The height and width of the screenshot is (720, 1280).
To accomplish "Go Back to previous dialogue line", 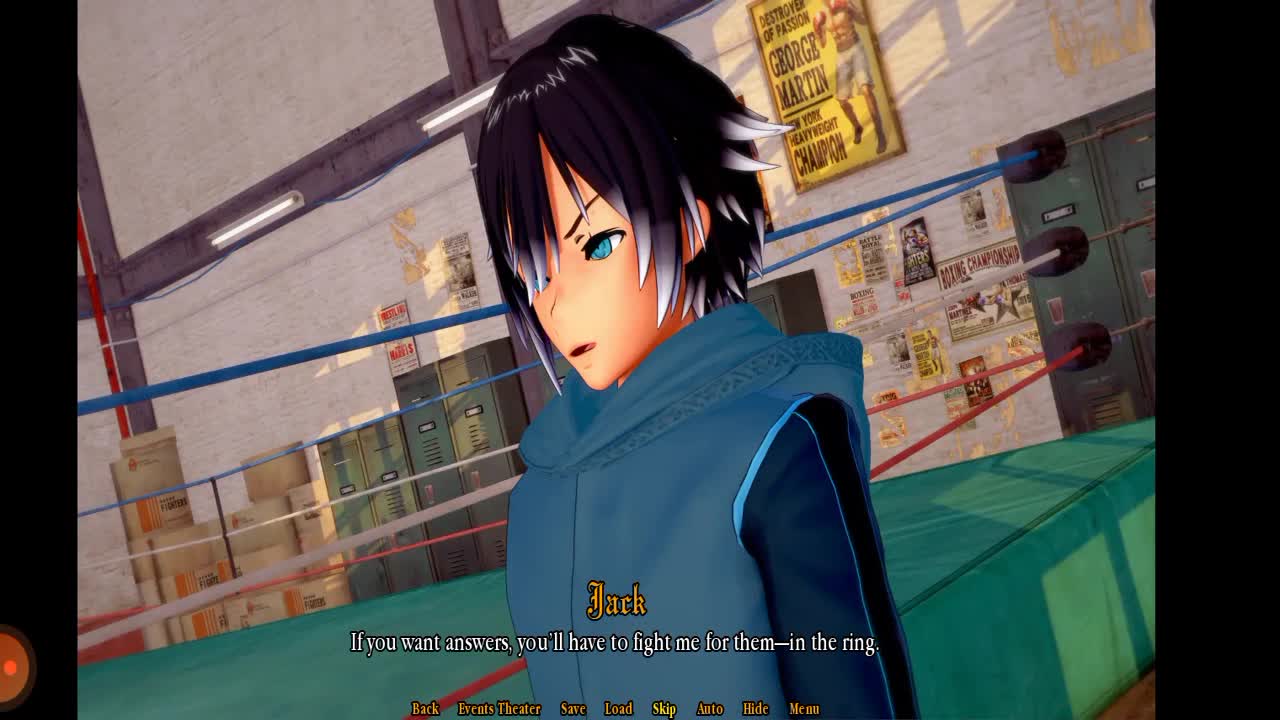I will click(x=425, y=708).
